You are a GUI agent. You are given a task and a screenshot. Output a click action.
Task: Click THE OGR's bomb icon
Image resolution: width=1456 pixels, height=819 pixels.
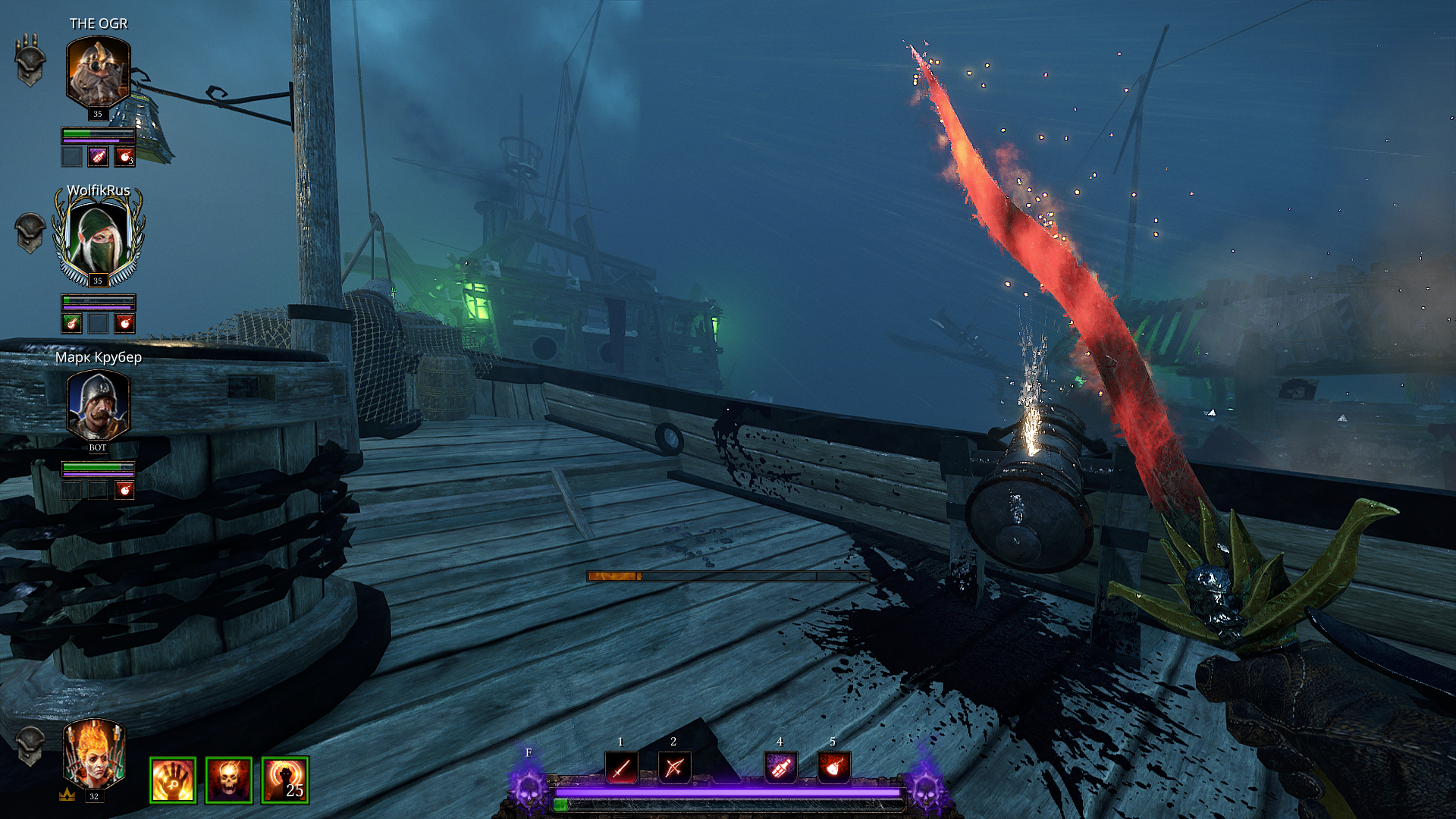tap(124, 157)
